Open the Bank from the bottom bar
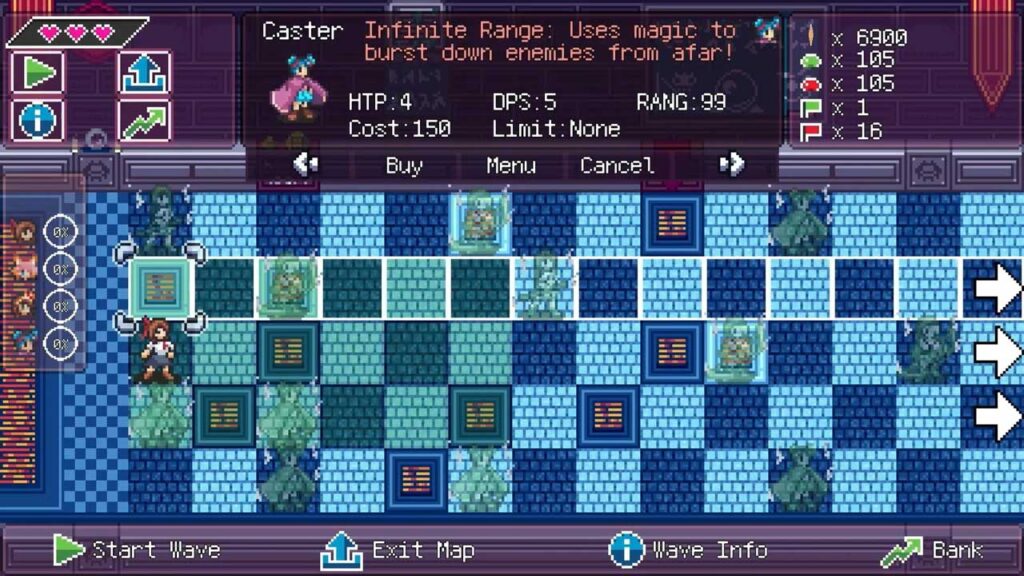The width and height of the screenshot is (1024, 576). point(932,550)
